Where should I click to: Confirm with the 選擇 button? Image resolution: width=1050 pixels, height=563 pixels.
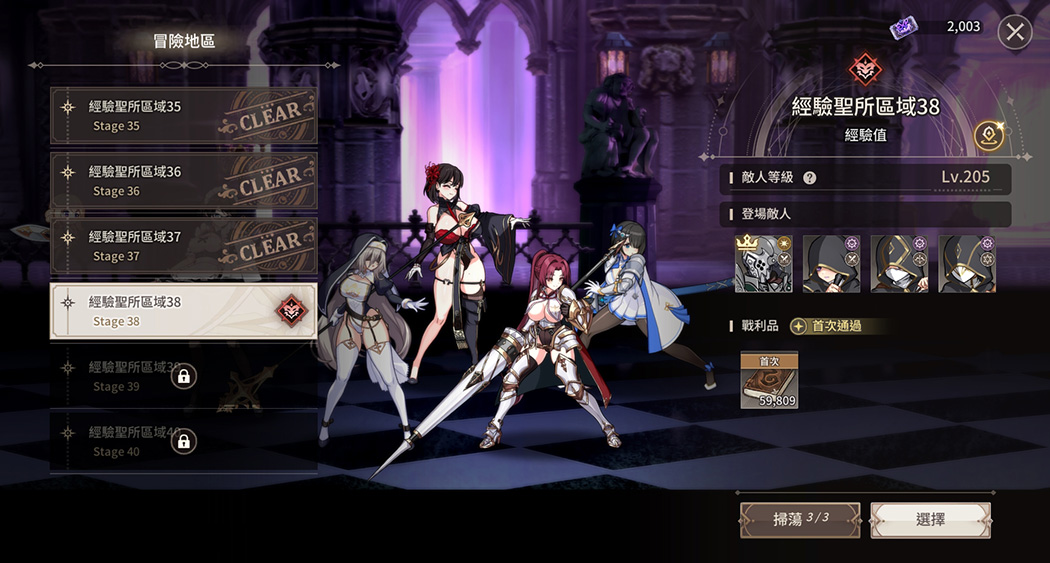pyautogui.click(x=930, y=520)
